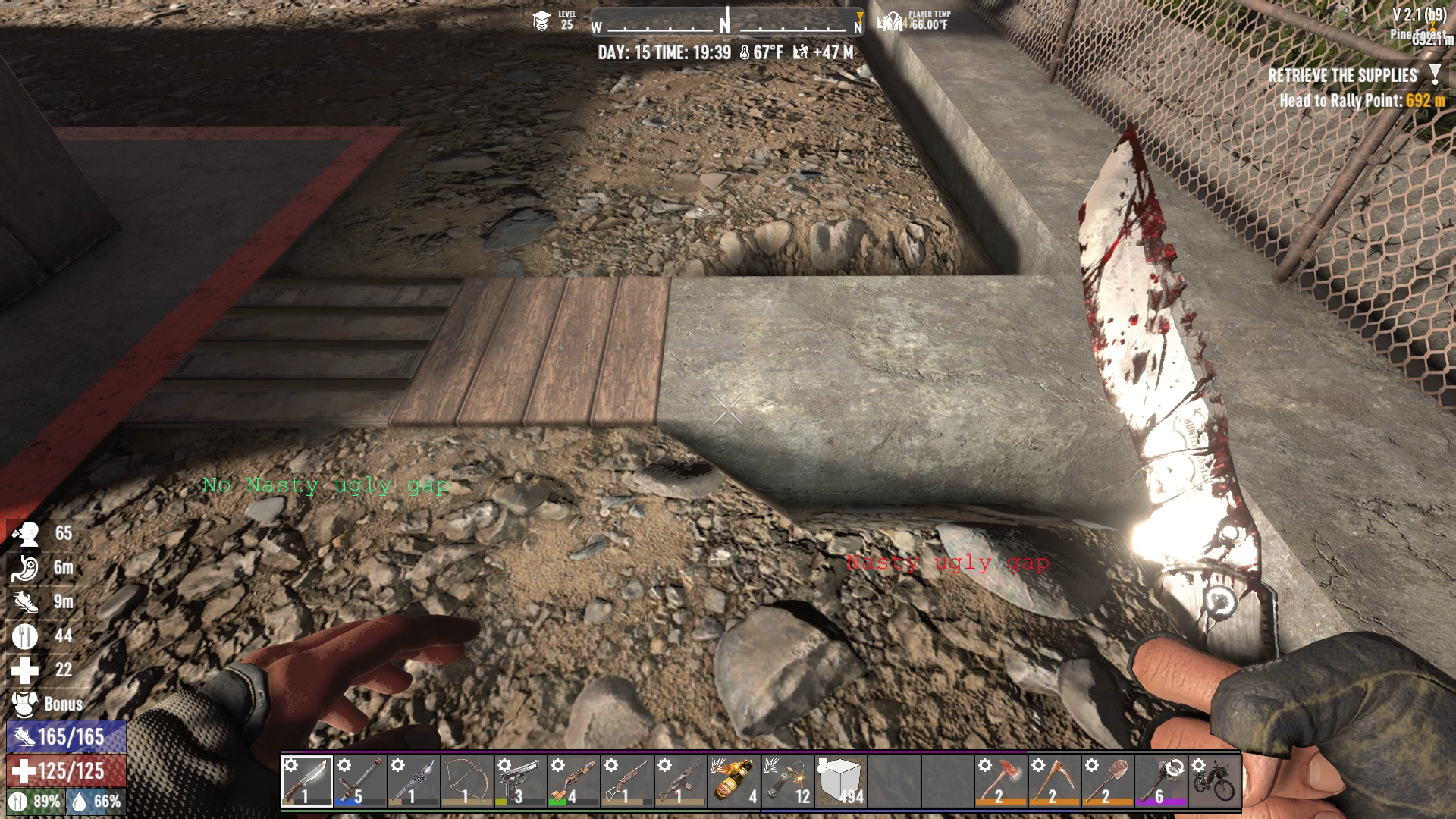Select the bicycle hotbar slot
This screenshot has width=1456, height=819.
[x=1214, y=780]
